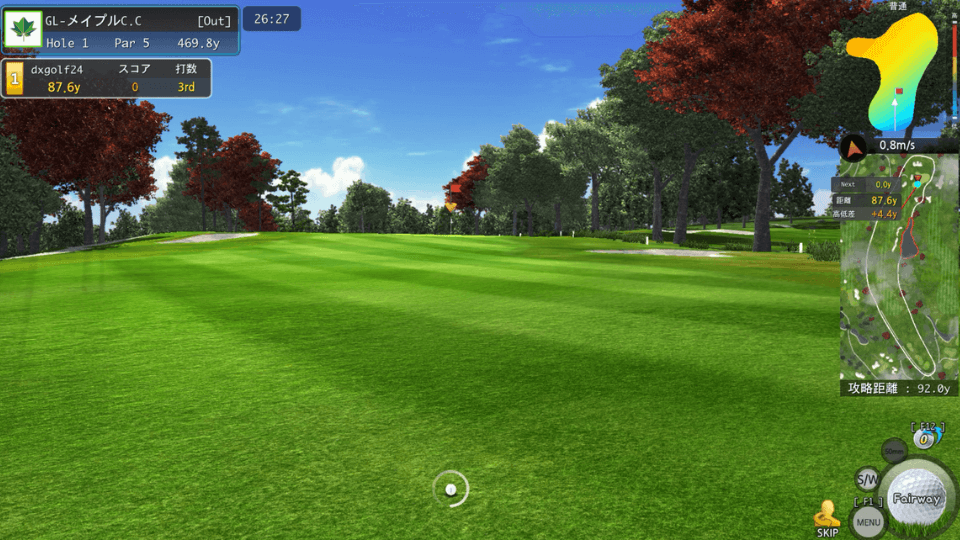Open the 50mm tee height button
This screenshot has height=540, width=960.
pos(894,451)
